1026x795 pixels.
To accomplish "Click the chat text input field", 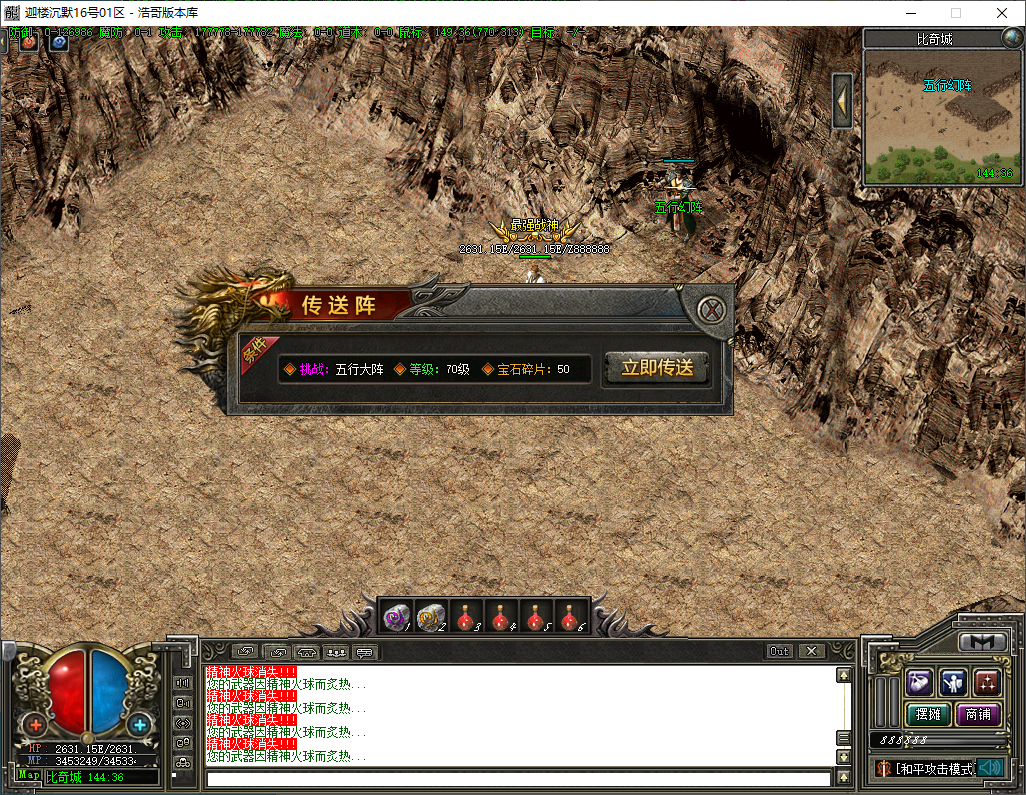I will [518, 778].
